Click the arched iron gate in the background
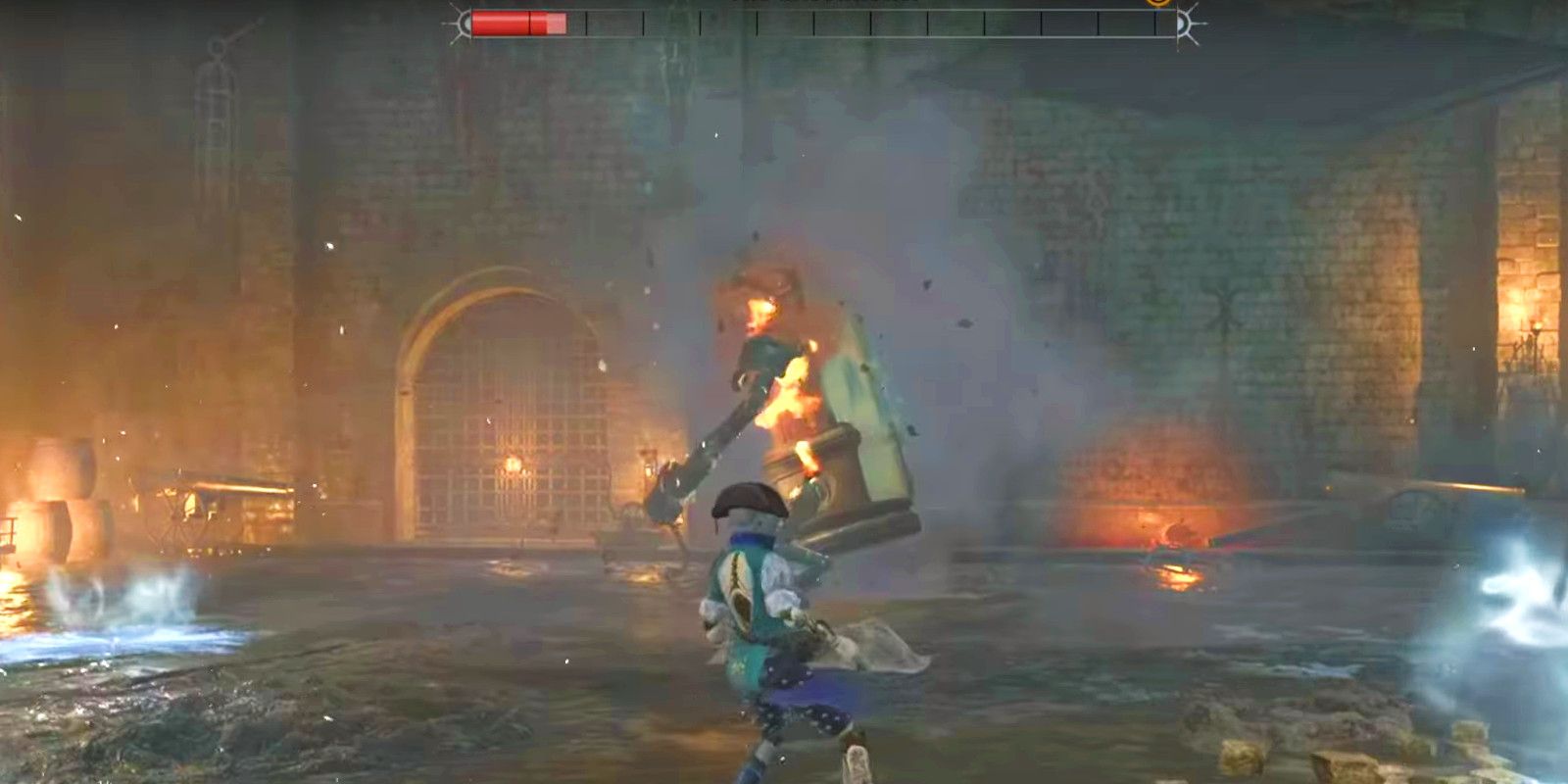This screenshot has height=784, width=1568. click(x=500, y=412)
